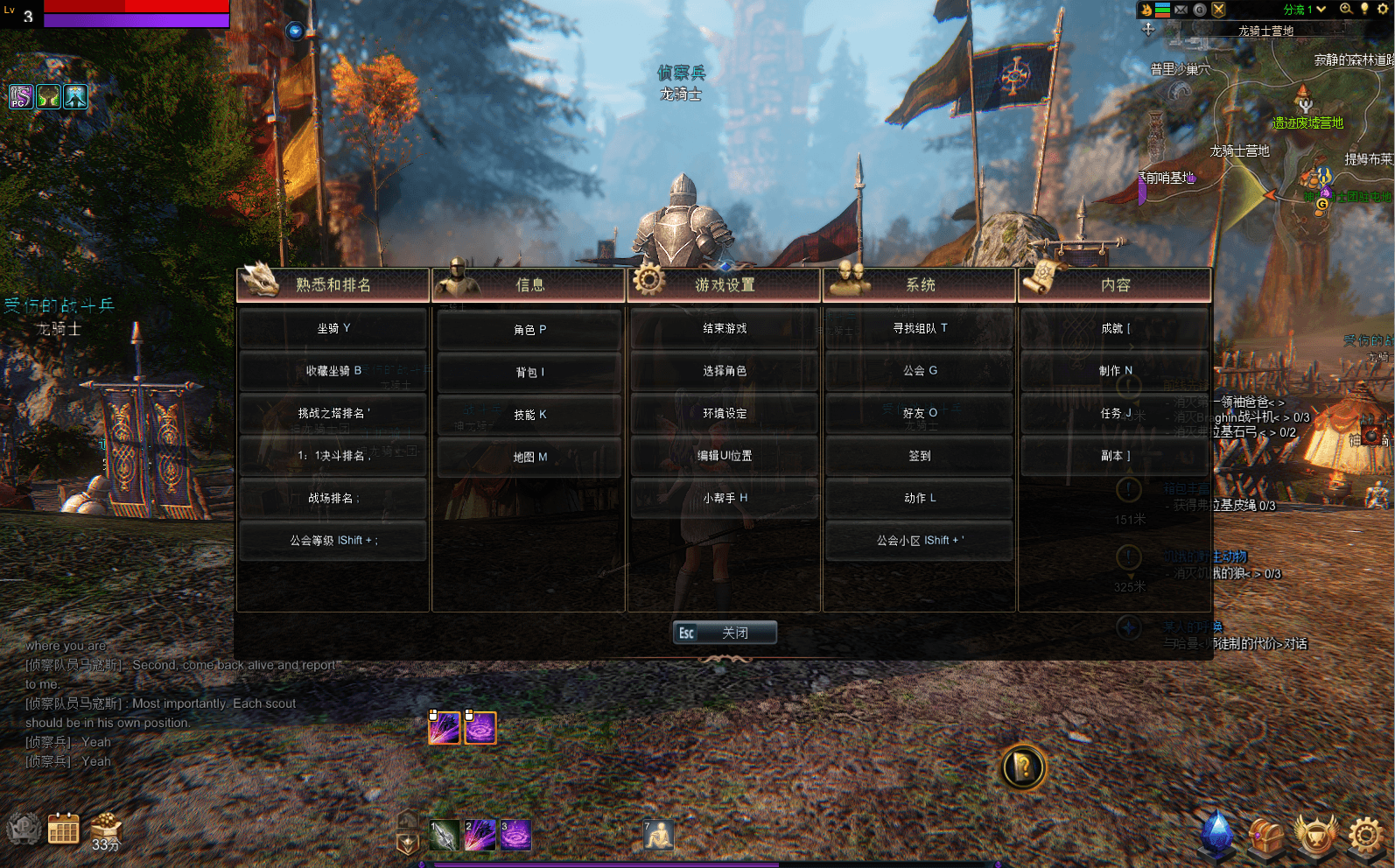Screen dimensions: 1395x868
Task: Open the 坐骑 (mount) menu entry
Action: point(333,329)
